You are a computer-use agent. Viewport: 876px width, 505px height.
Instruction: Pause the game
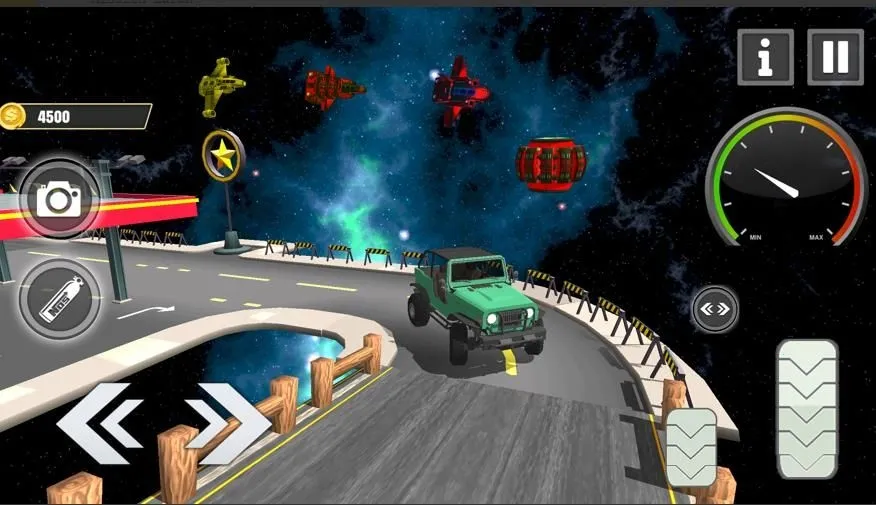coord(835,57)
